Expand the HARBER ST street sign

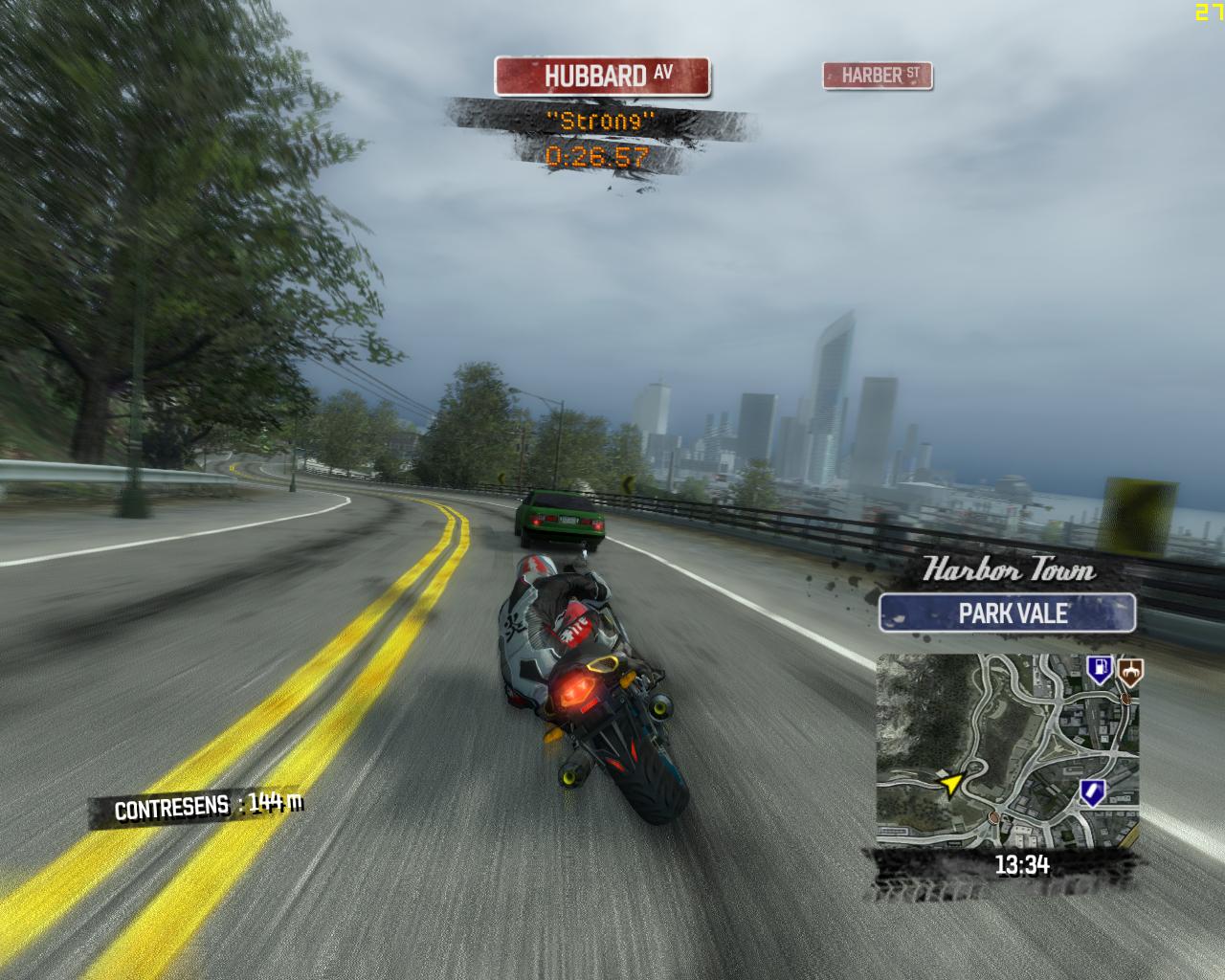(878, 77)
